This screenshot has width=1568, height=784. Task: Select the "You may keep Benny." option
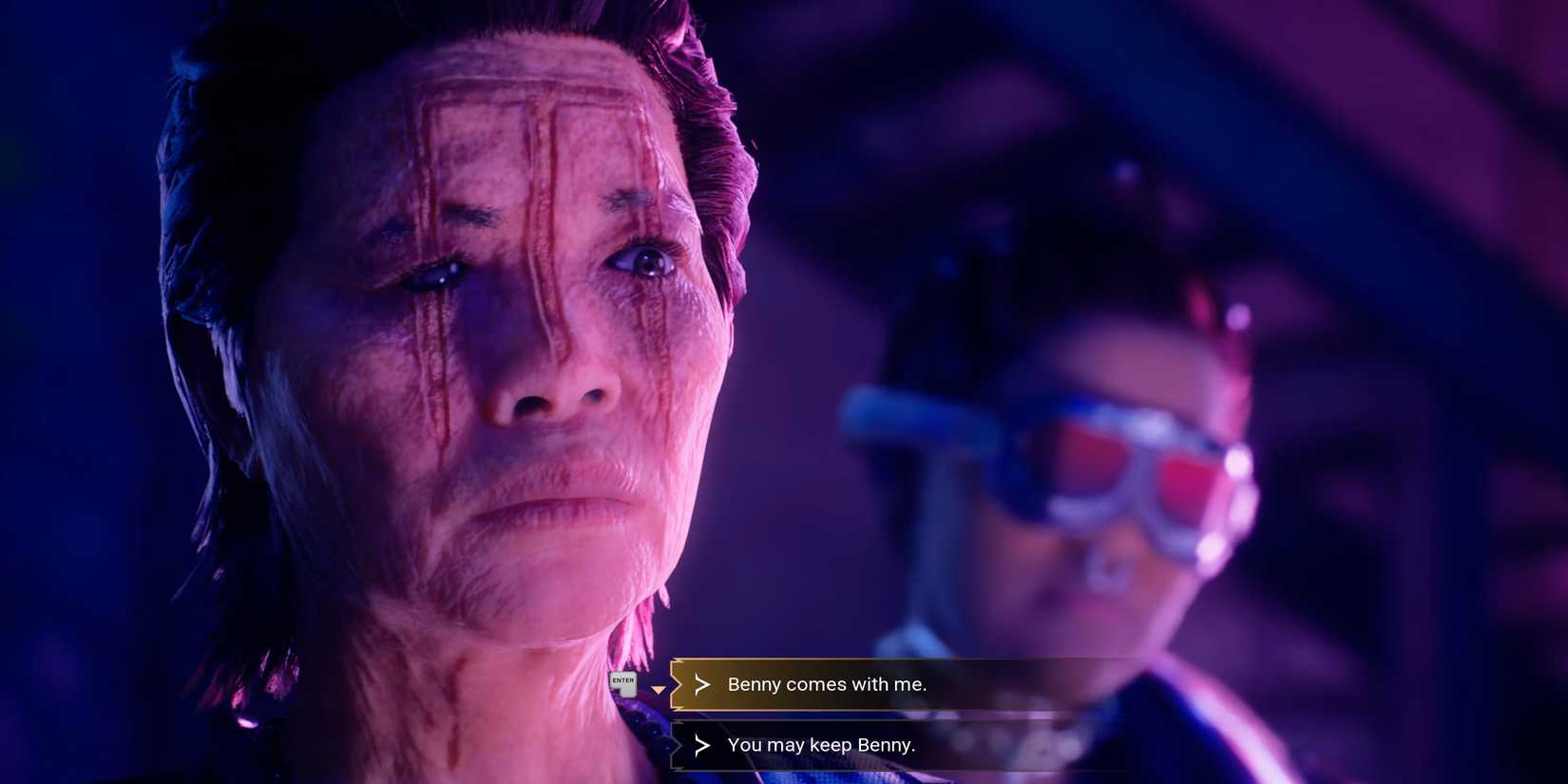pos(821,745)
